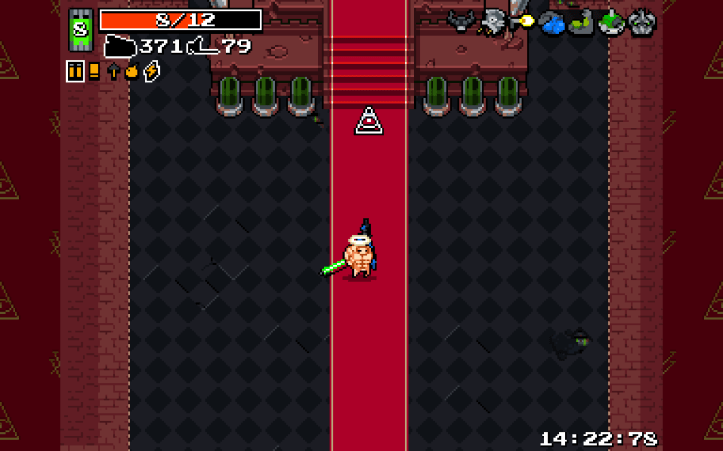Click the grey bird head mutation icon

point(492,21)
